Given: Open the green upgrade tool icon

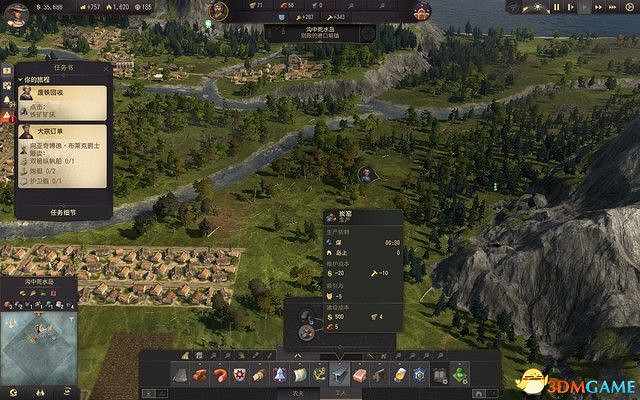Looking at the screenshot, I should coord(458,375).
